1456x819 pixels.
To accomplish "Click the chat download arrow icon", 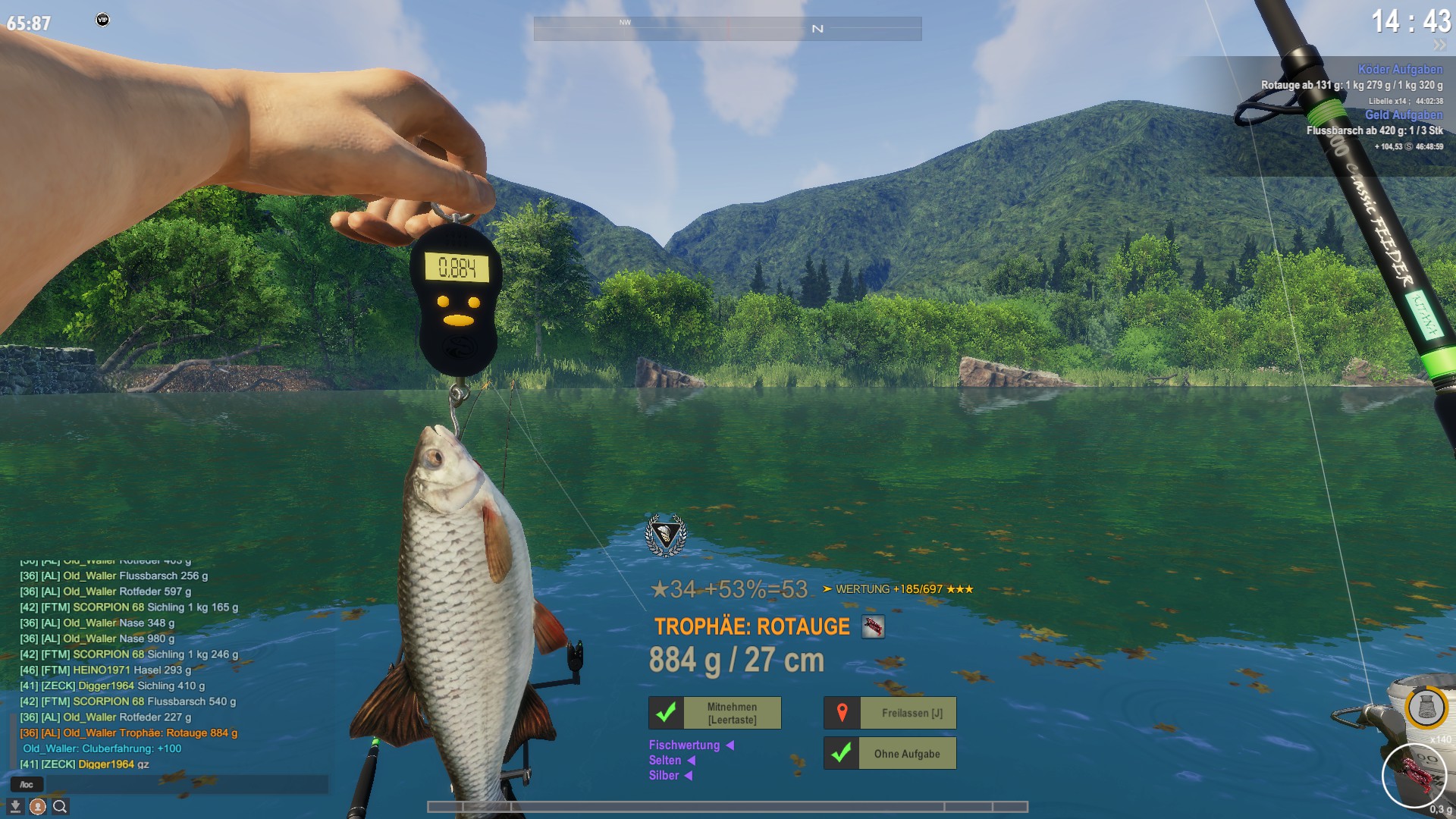I will click(x=15, y=807).
